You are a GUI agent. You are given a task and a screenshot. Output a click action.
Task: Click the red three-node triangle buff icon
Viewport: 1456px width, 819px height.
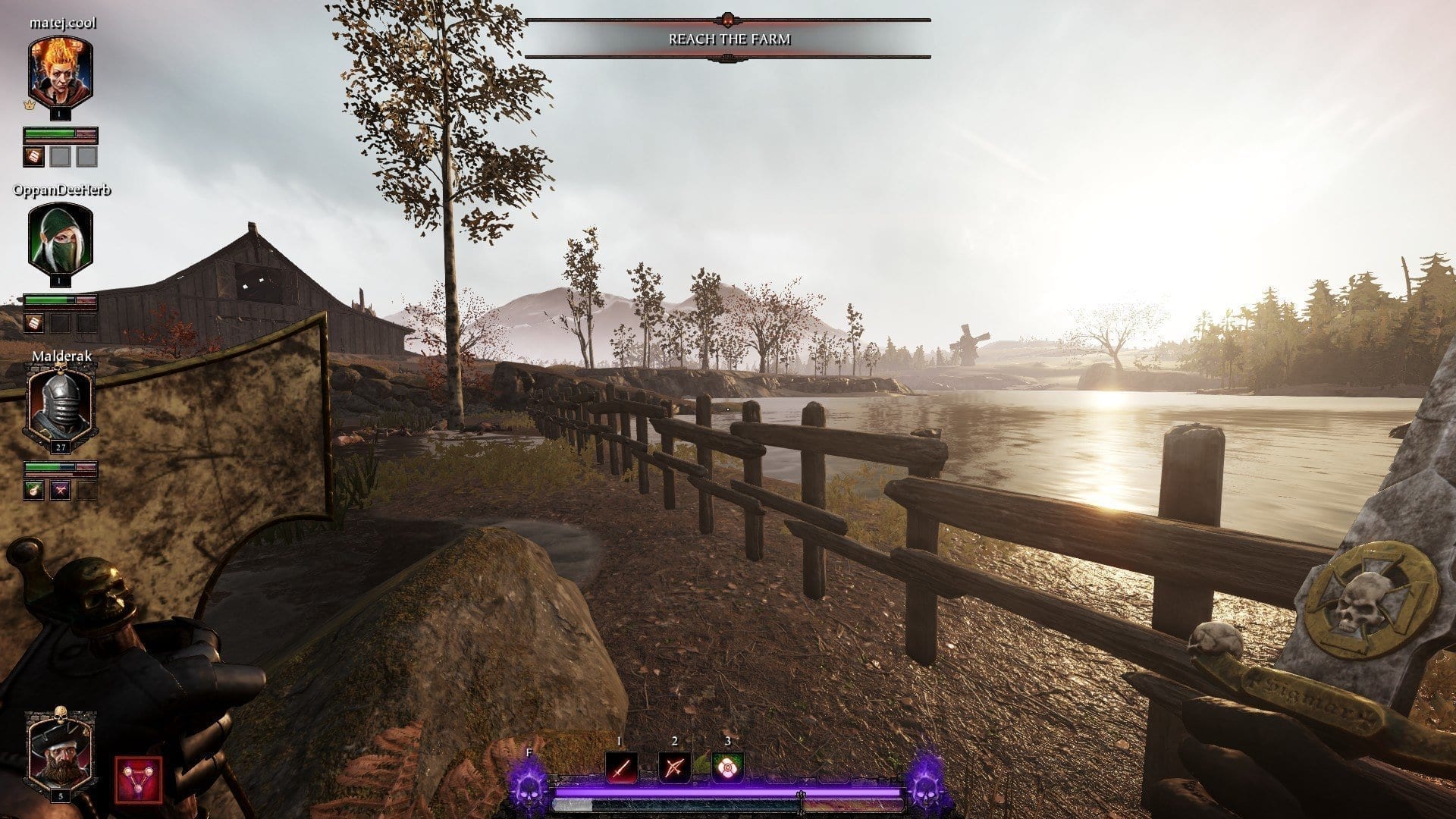point(139,780)
